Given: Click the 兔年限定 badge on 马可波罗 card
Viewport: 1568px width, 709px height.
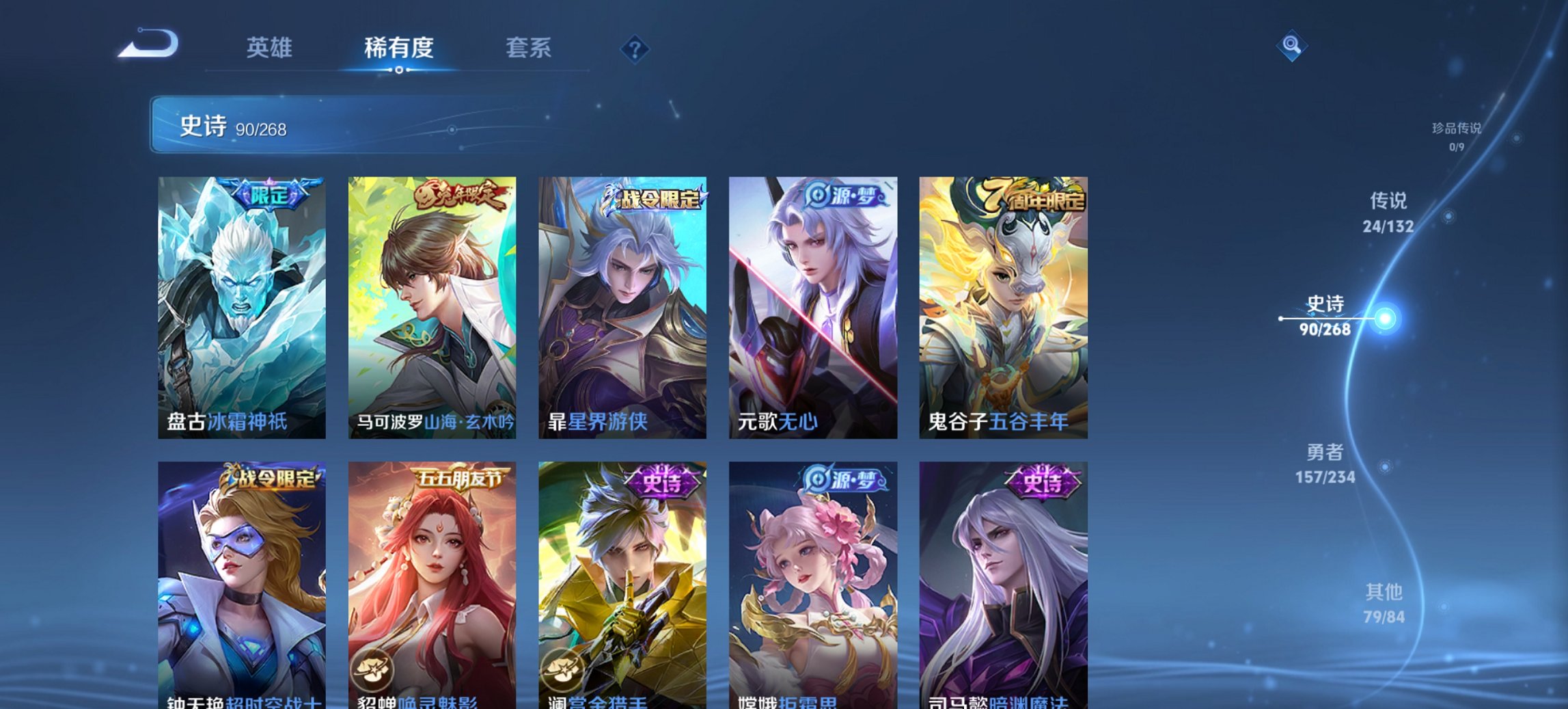Looking at the screenshot, I should (461, 193).
